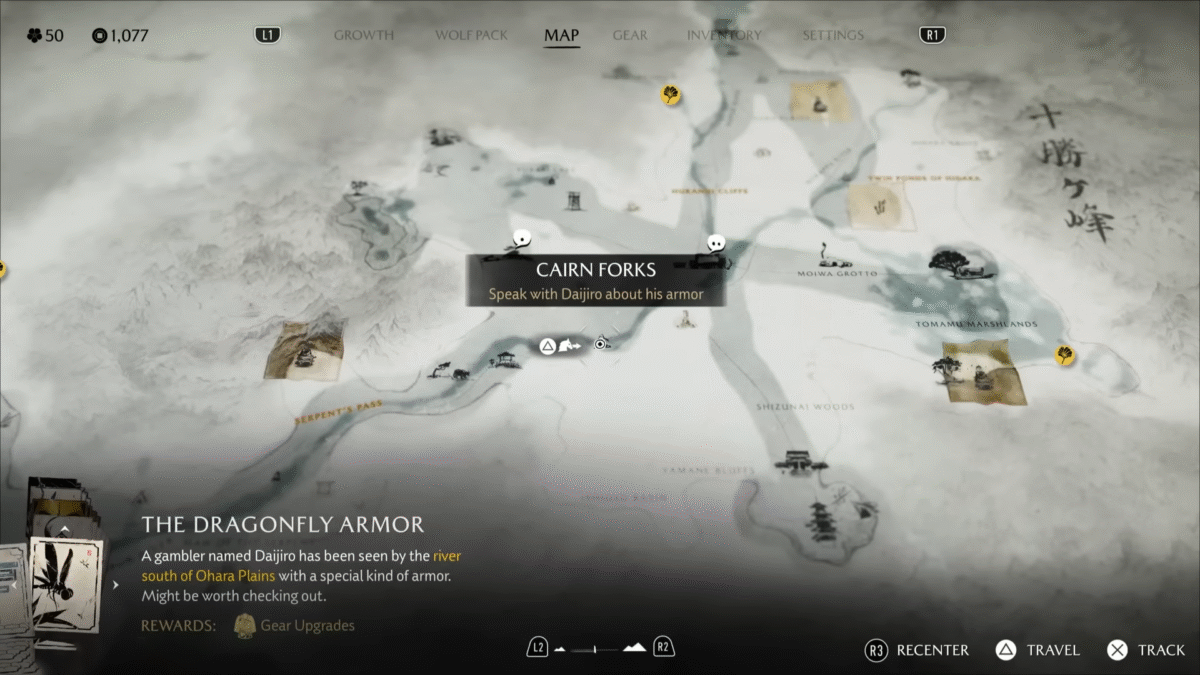
Task: Select the yellow ginkgo marker by Tomamu Marshlands
Action: pos(1066,355)
